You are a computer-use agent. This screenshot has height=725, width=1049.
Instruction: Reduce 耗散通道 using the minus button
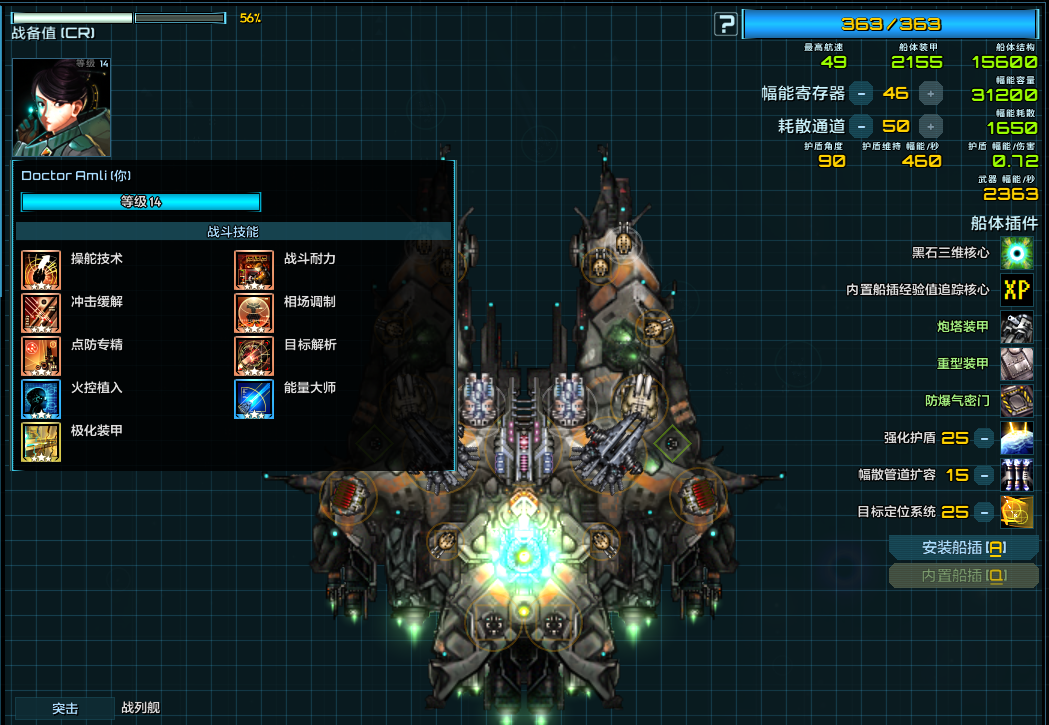860,126
